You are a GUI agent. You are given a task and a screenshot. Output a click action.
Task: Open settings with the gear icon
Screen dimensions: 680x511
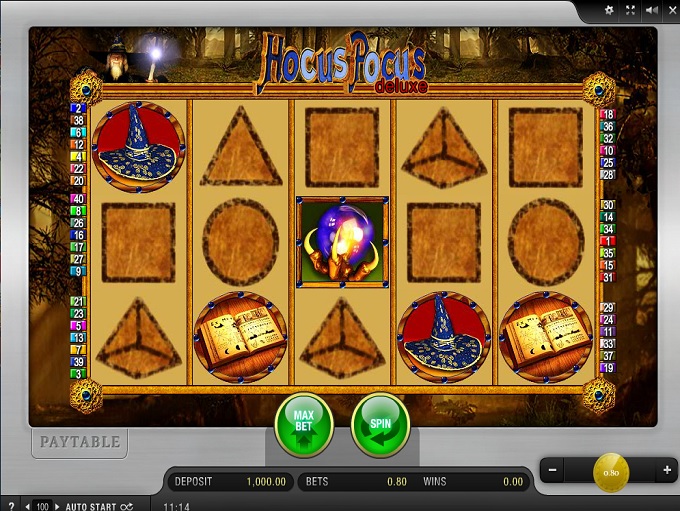(608, 10)
